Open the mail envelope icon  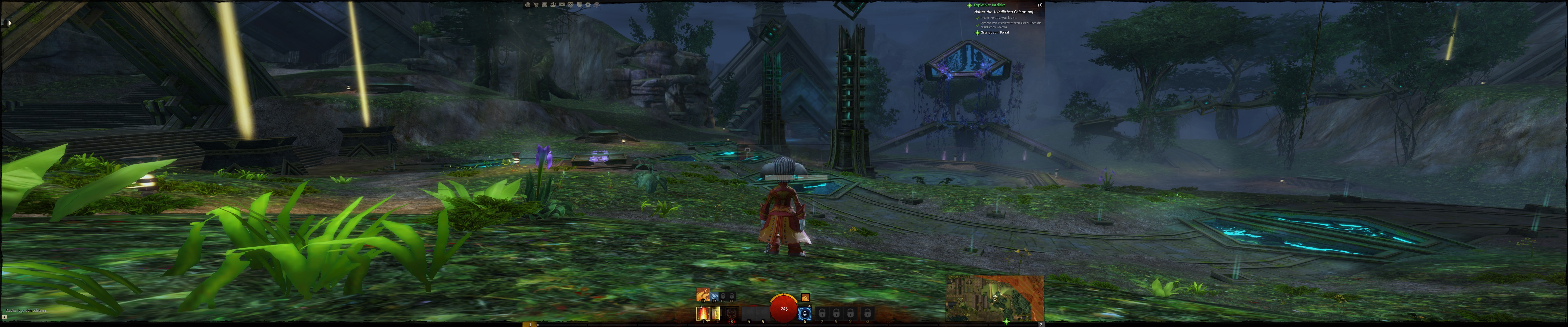(562, 5)
